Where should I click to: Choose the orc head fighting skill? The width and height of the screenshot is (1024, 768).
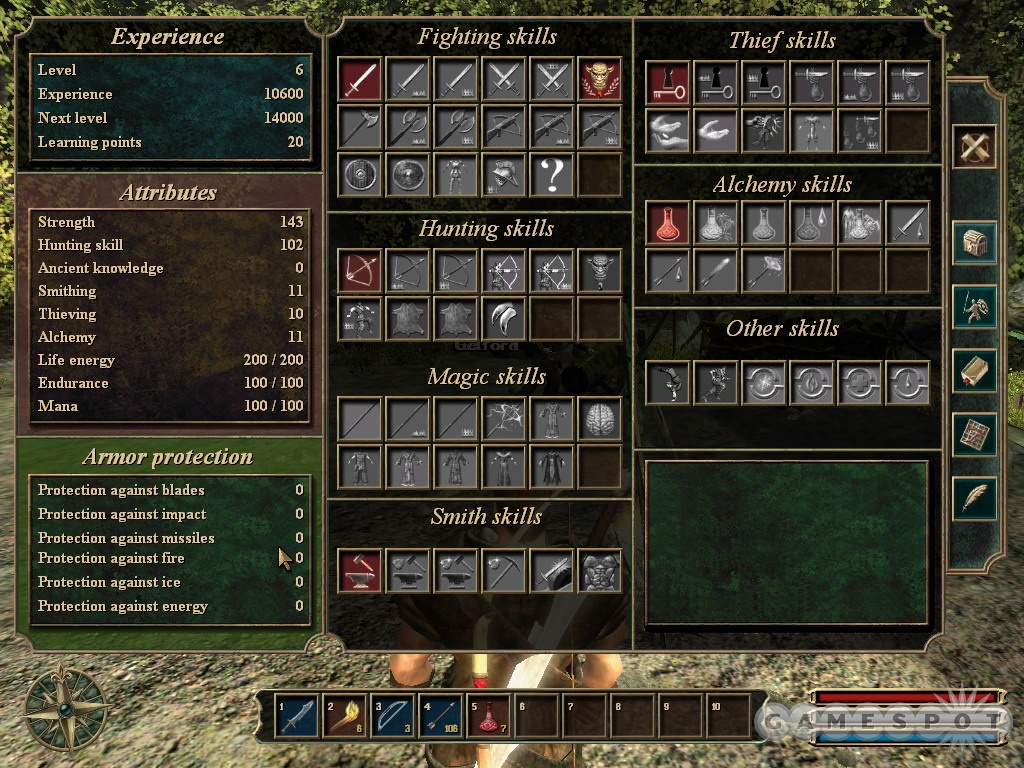pyautogui.click(x=600, y=79)
